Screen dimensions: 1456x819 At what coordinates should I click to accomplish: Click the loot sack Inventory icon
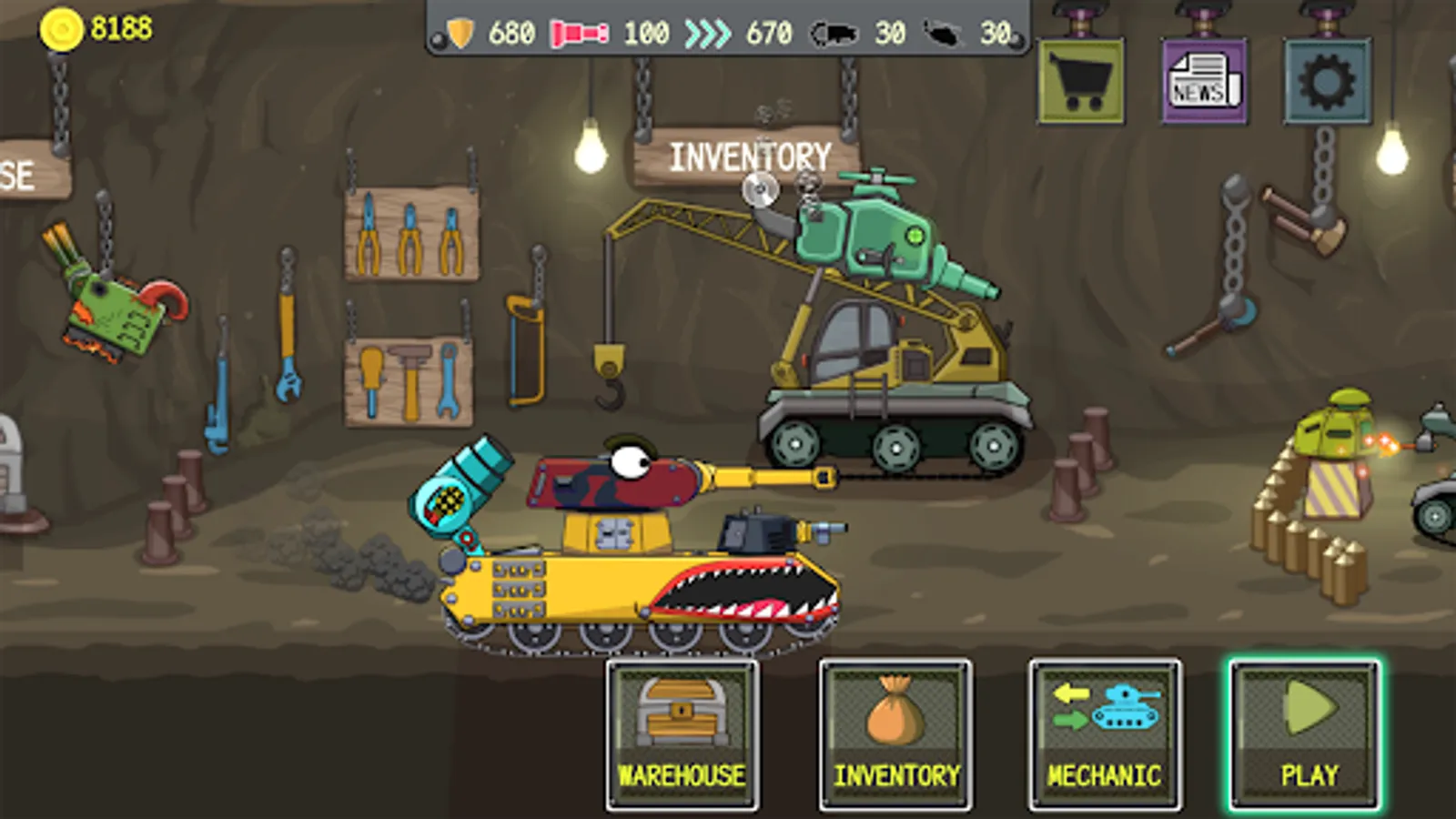tap(893, 713)
